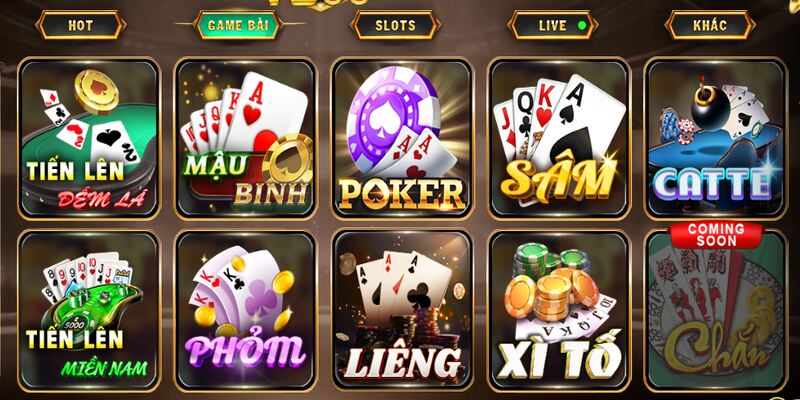The image size is (800, 400).
Task: Switch to the HOT tab
Action: pos(80,24)
